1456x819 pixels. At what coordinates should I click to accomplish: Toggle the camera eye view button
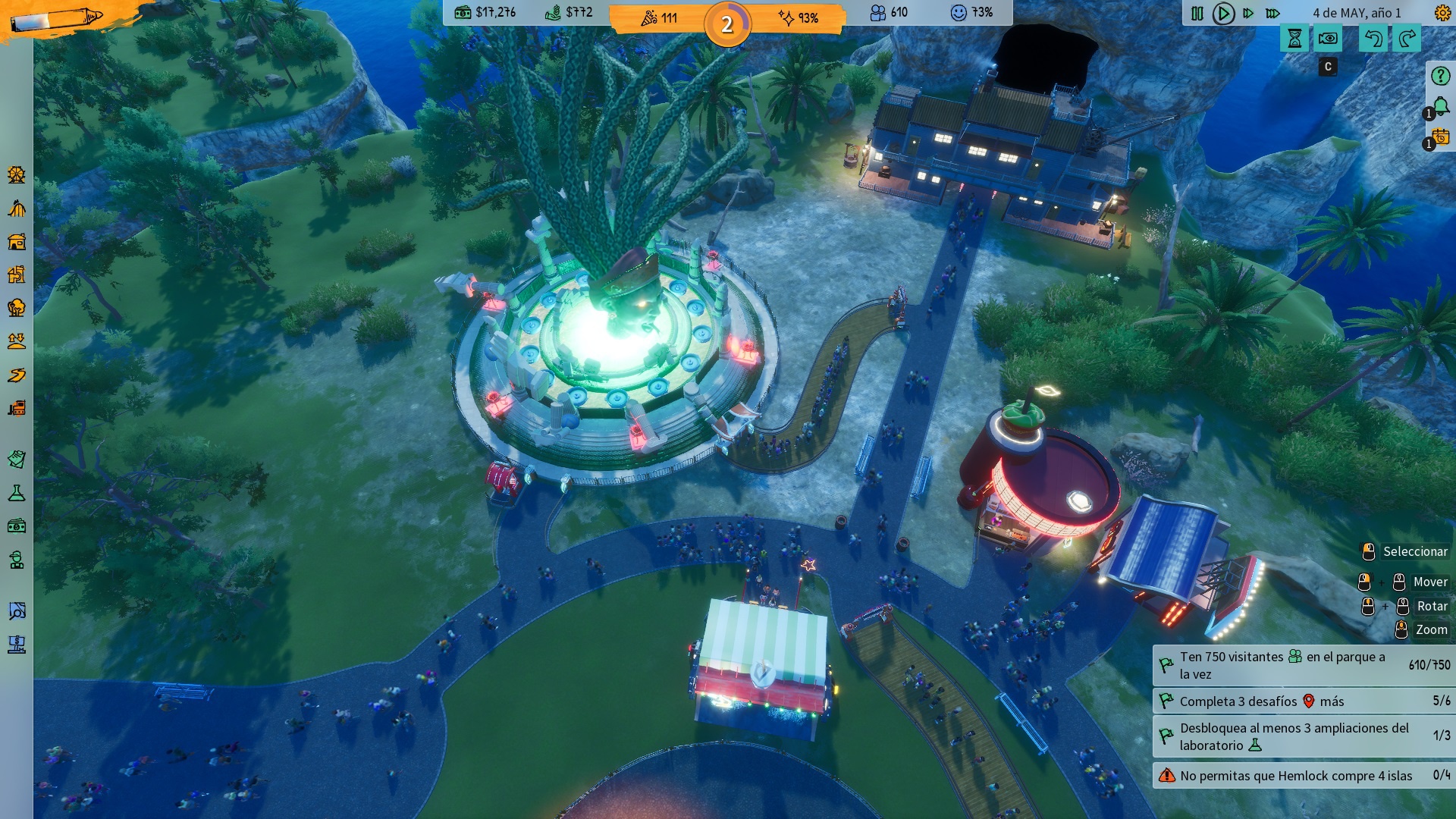1328,39
